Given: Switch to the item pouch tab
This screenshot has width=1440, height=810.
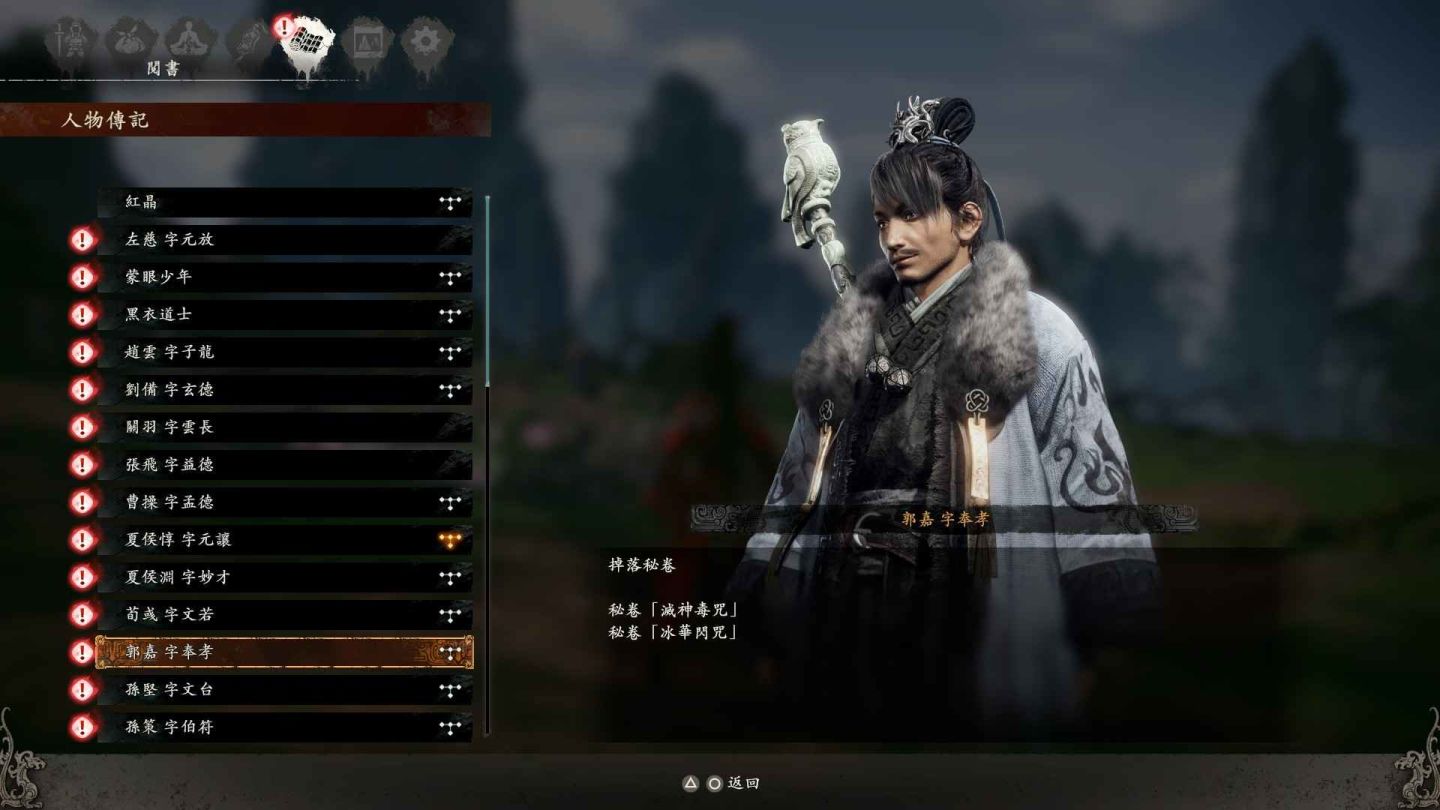Looking at the screenshot, I should pos(130,42).
